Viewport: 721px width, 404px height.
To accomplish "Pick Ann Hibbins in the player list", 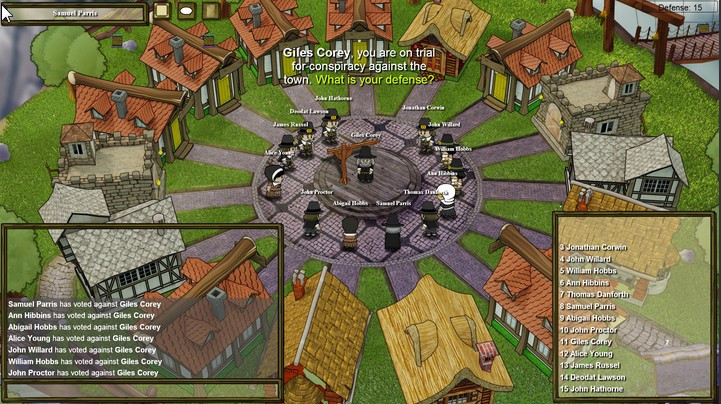I will pos(590,282).
